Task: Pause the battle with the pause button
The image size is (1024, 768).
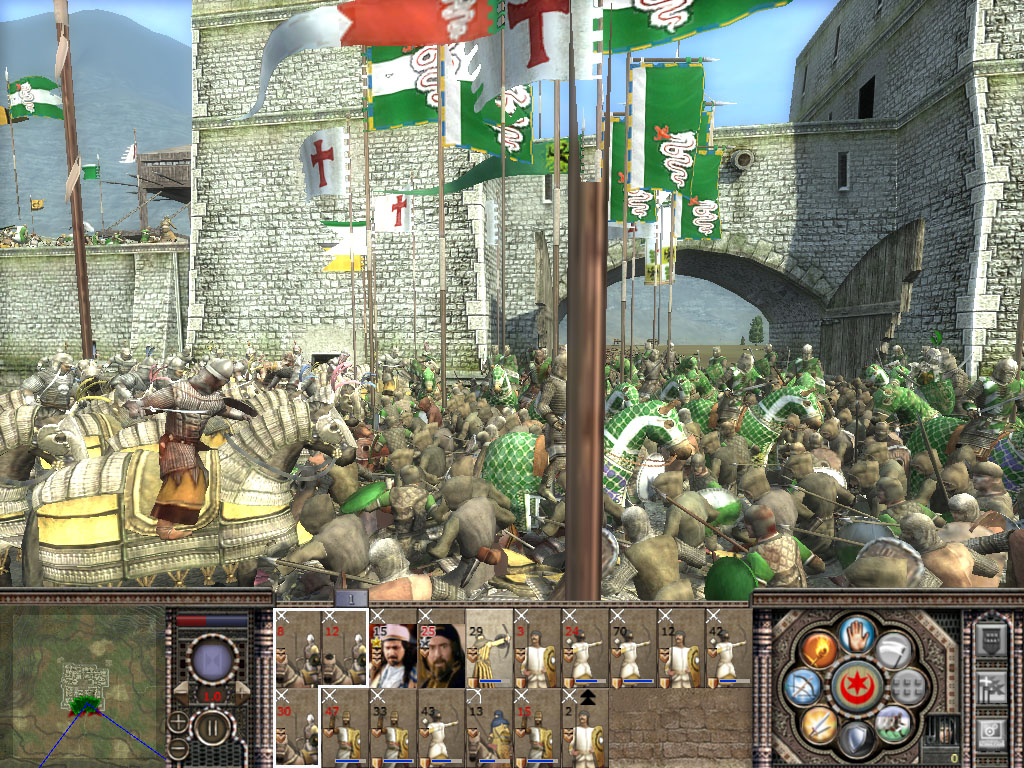Action: (x=212, y=727)
